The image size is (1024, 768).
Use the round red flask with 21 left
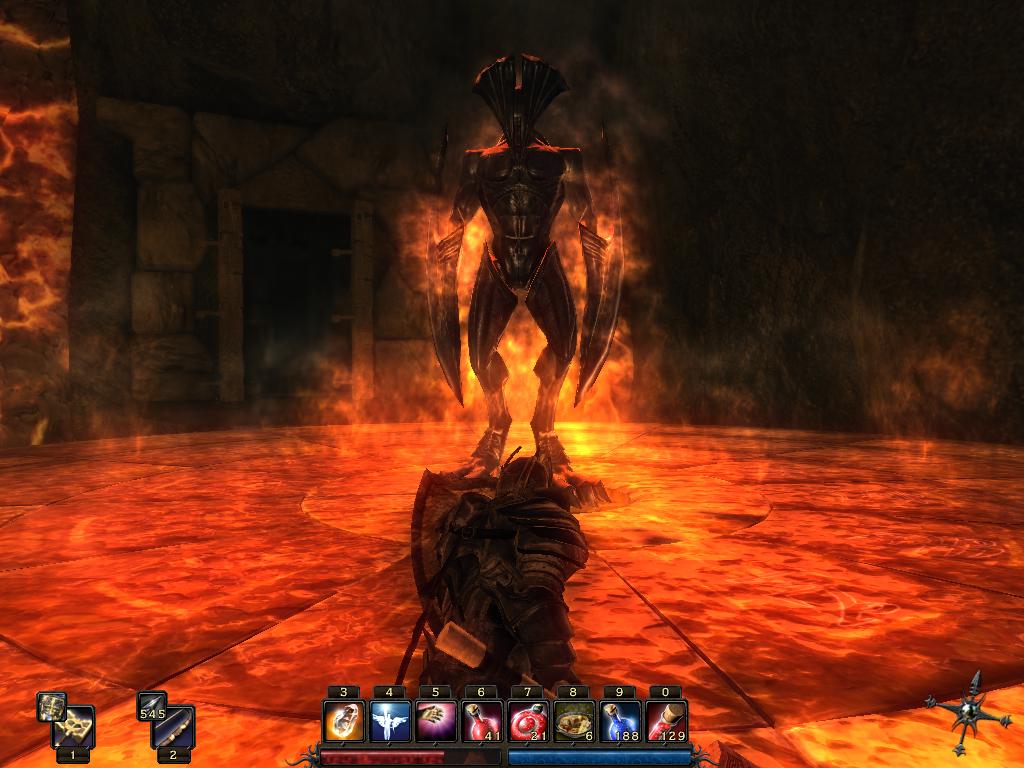click(x=527, y=720)
